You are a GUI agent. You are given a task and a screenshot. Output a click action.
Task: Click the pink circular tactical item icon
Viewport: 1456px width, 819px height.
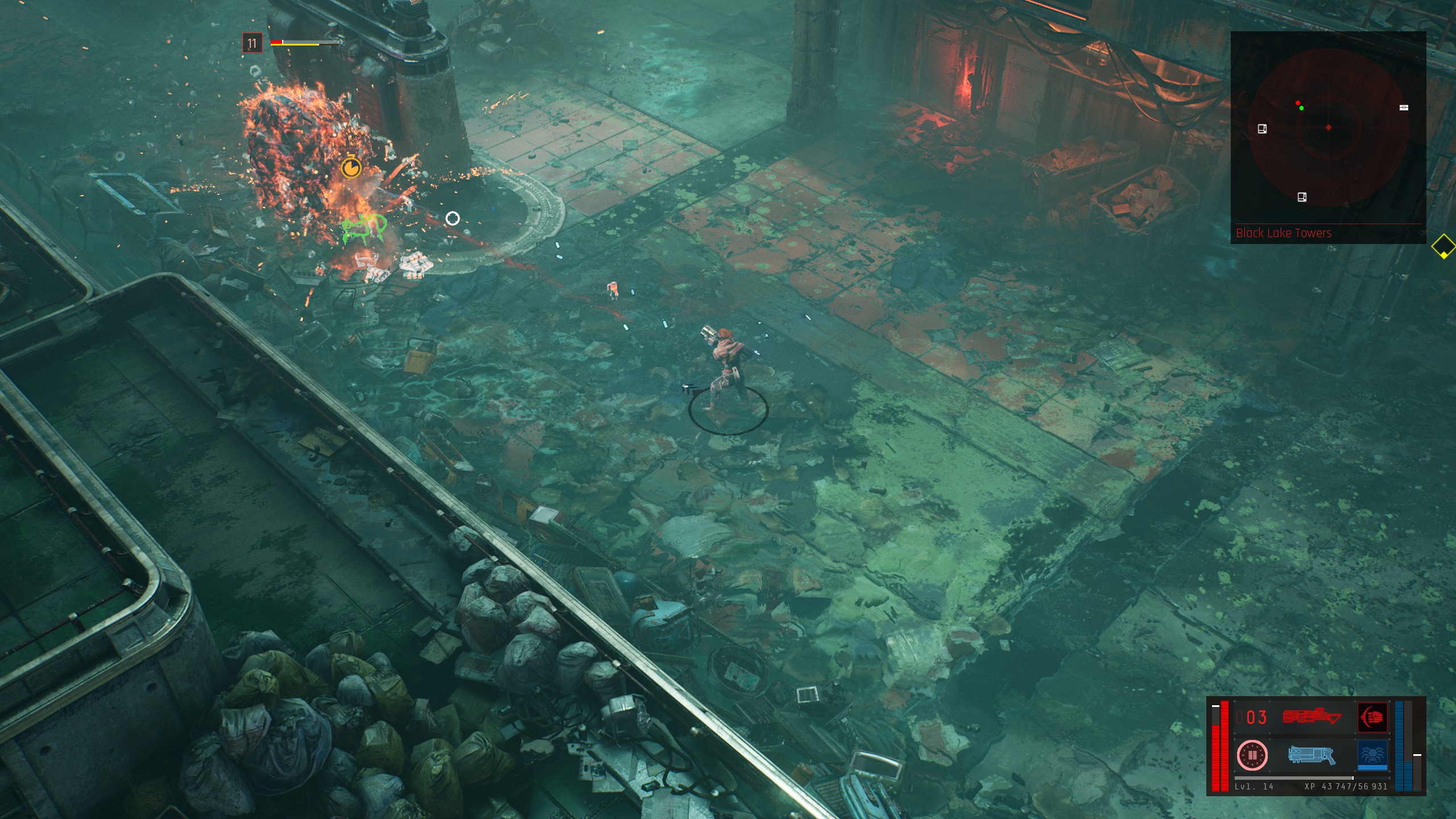[1253, 756]
